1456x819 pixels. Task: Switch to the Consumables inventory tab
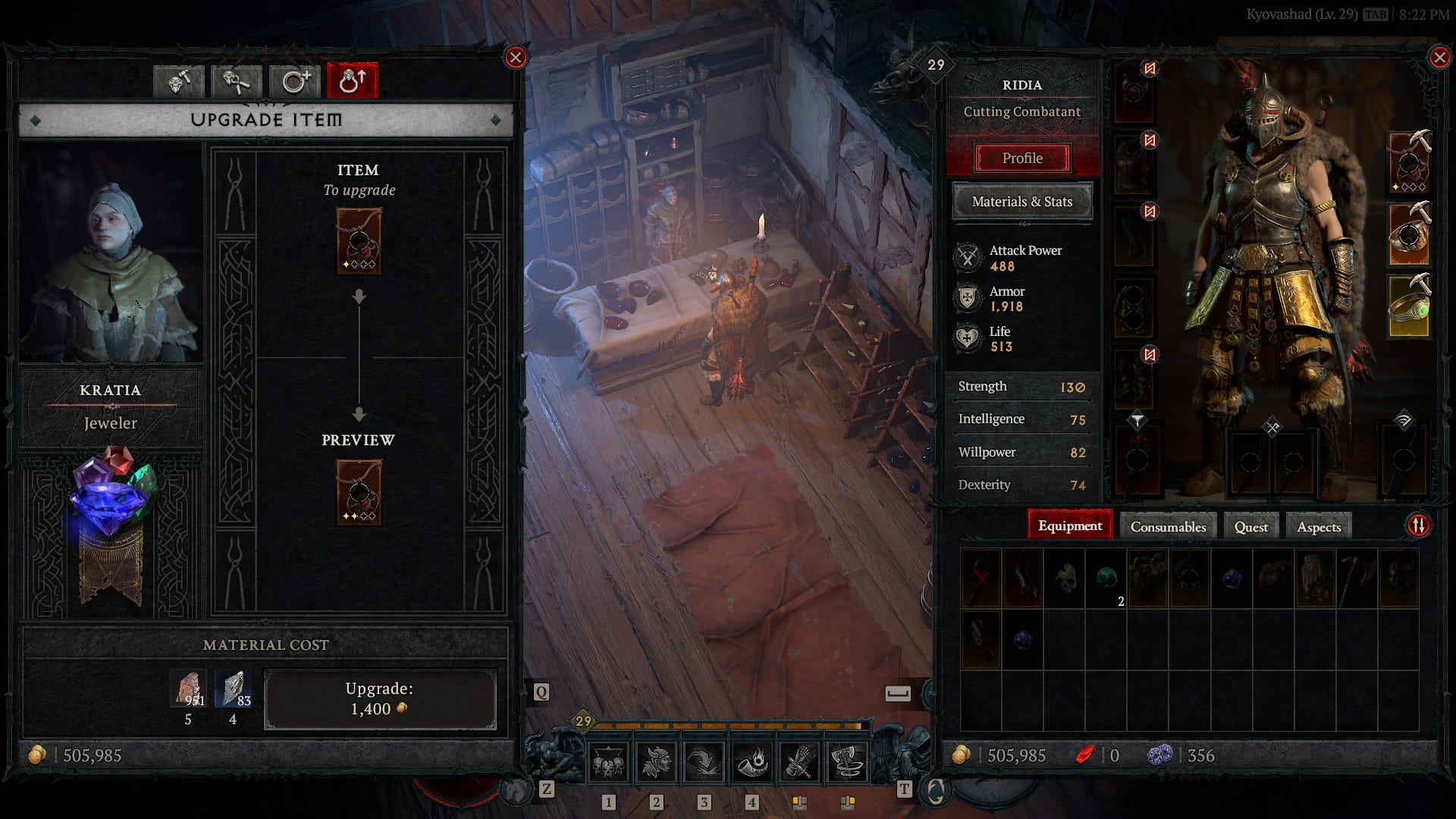(x=1168, y=526)
